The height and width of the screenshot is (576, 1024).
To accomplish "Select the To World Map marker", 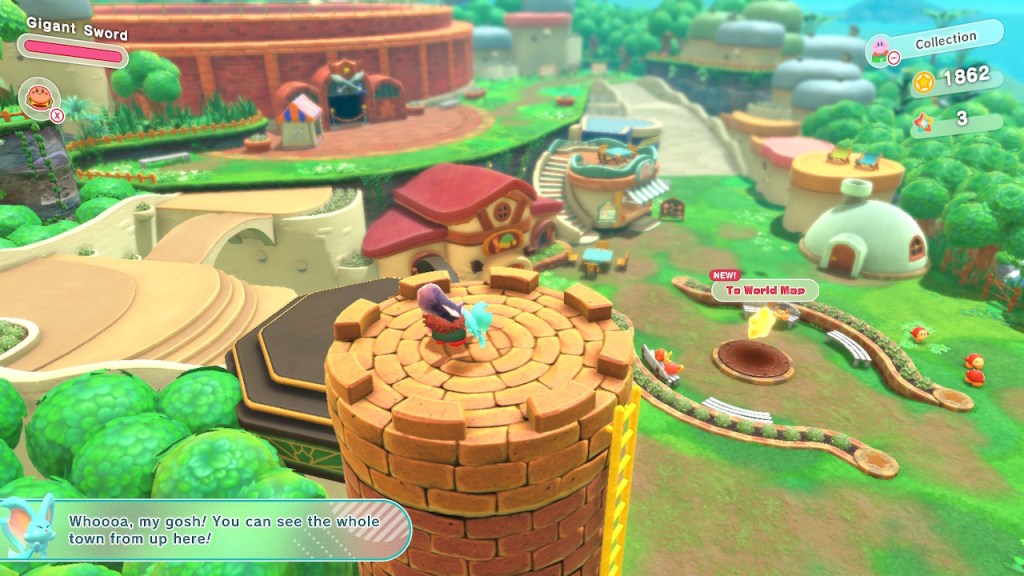I will 764,290.
